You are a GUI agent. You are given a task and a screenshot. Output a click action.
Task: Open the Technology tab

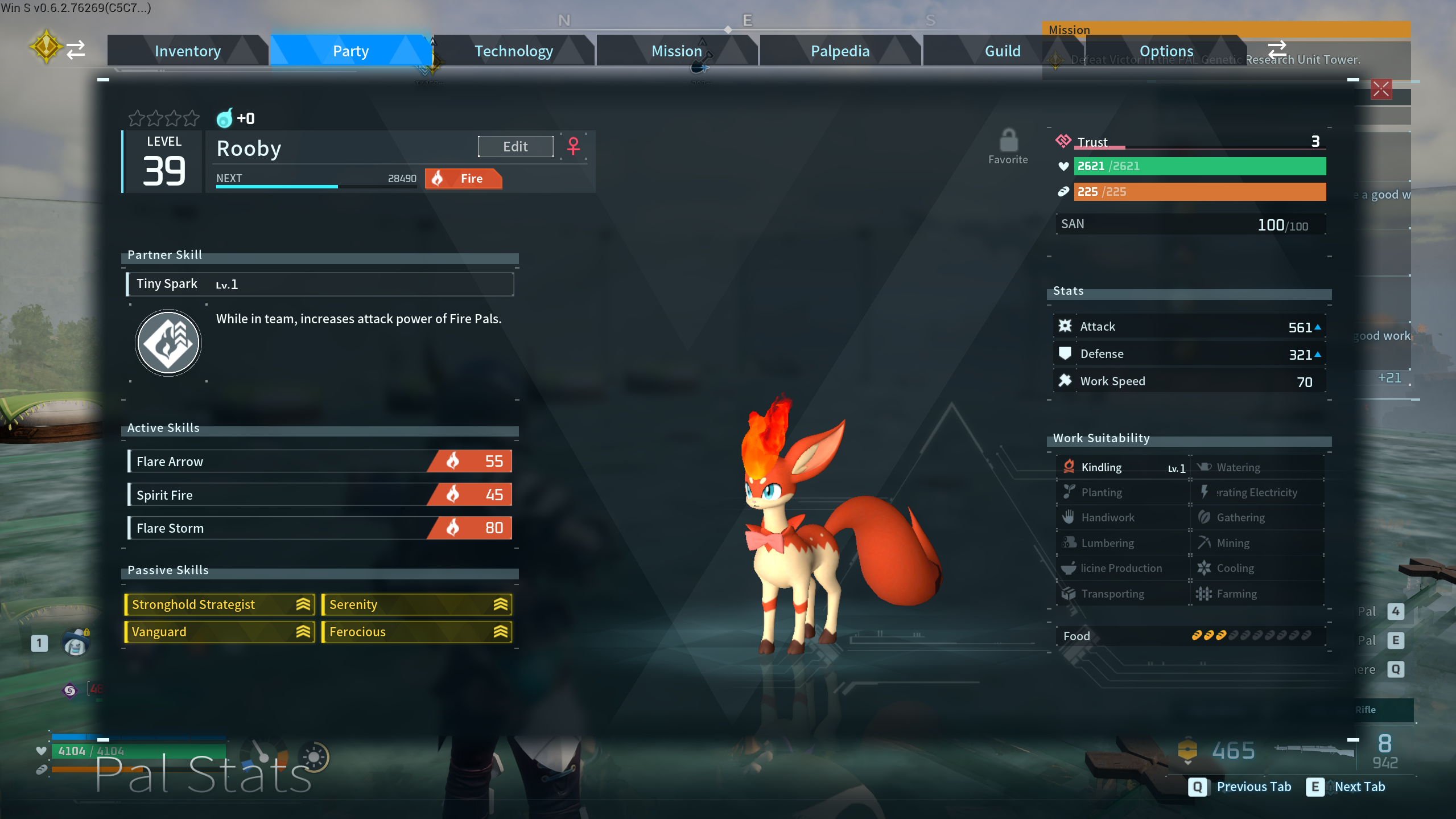[x=513, y=51]
